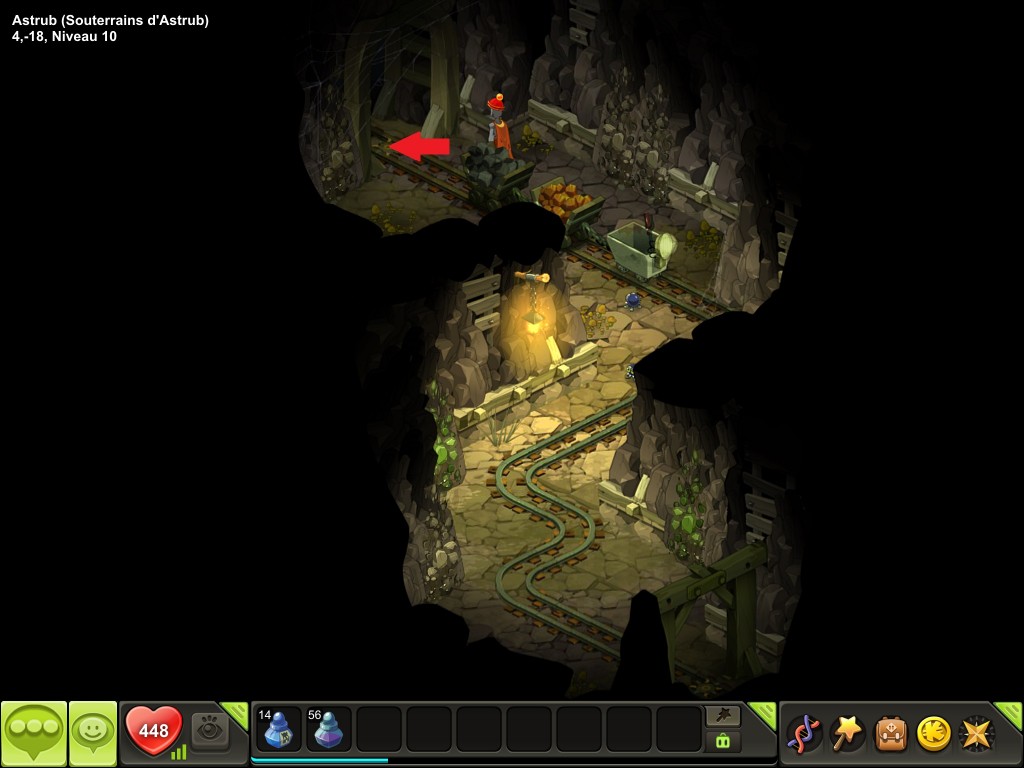
Task: Open the backpack inventory
Action: pos(891,733)
